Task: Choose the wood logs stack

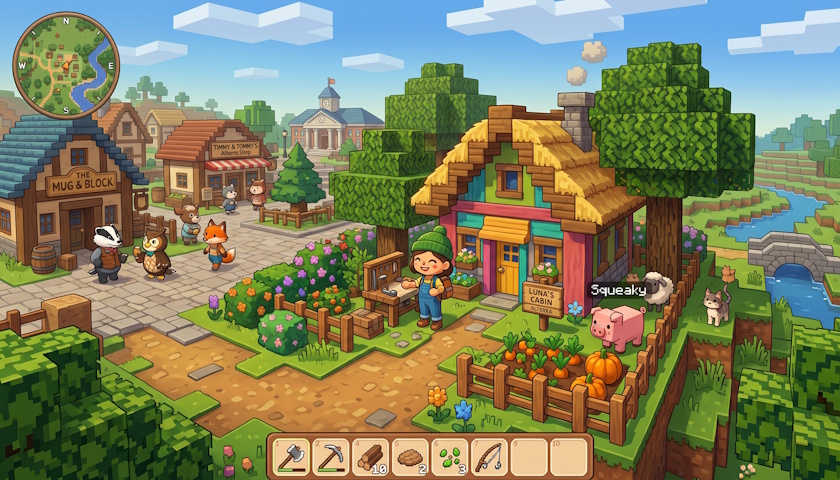Action: tap(371, 457)
